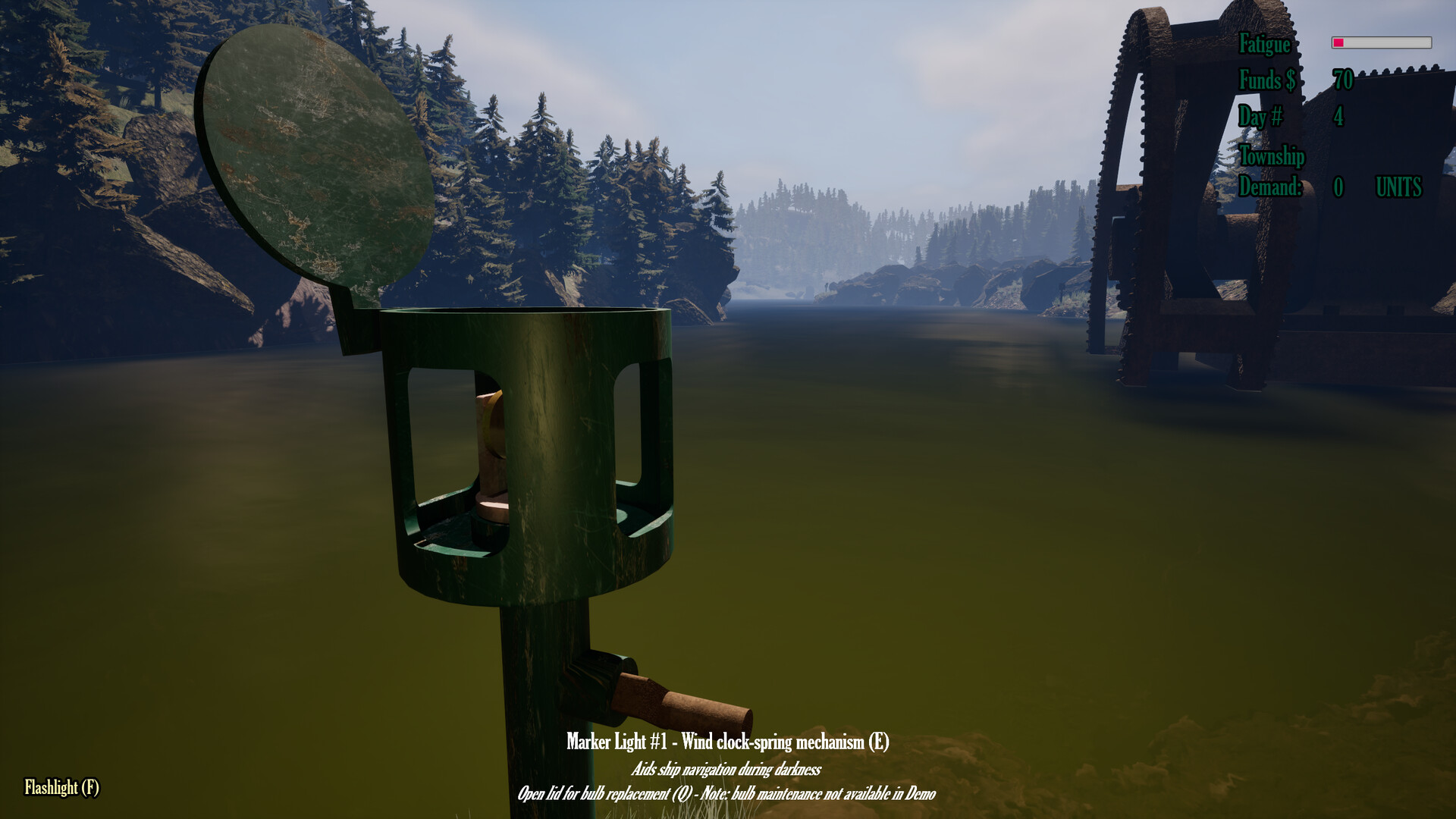Click the bulb replacement (Q) instruction text
Viewport: 1456px width, 819px height.
click(x=728, y=796)
